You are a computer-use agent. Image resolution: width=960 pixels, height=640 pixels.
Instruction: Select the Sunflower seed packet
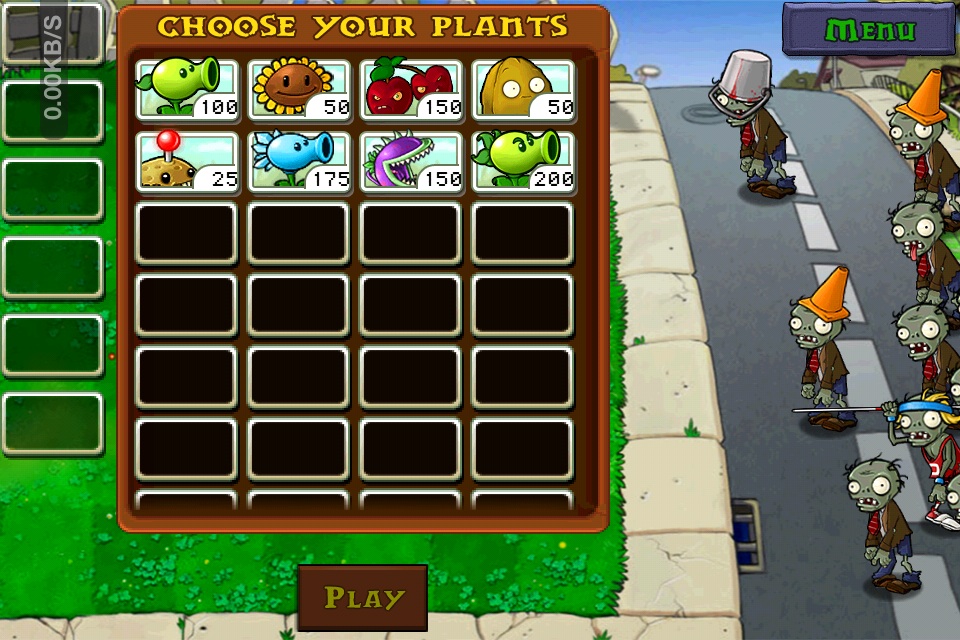click(299, 90)
